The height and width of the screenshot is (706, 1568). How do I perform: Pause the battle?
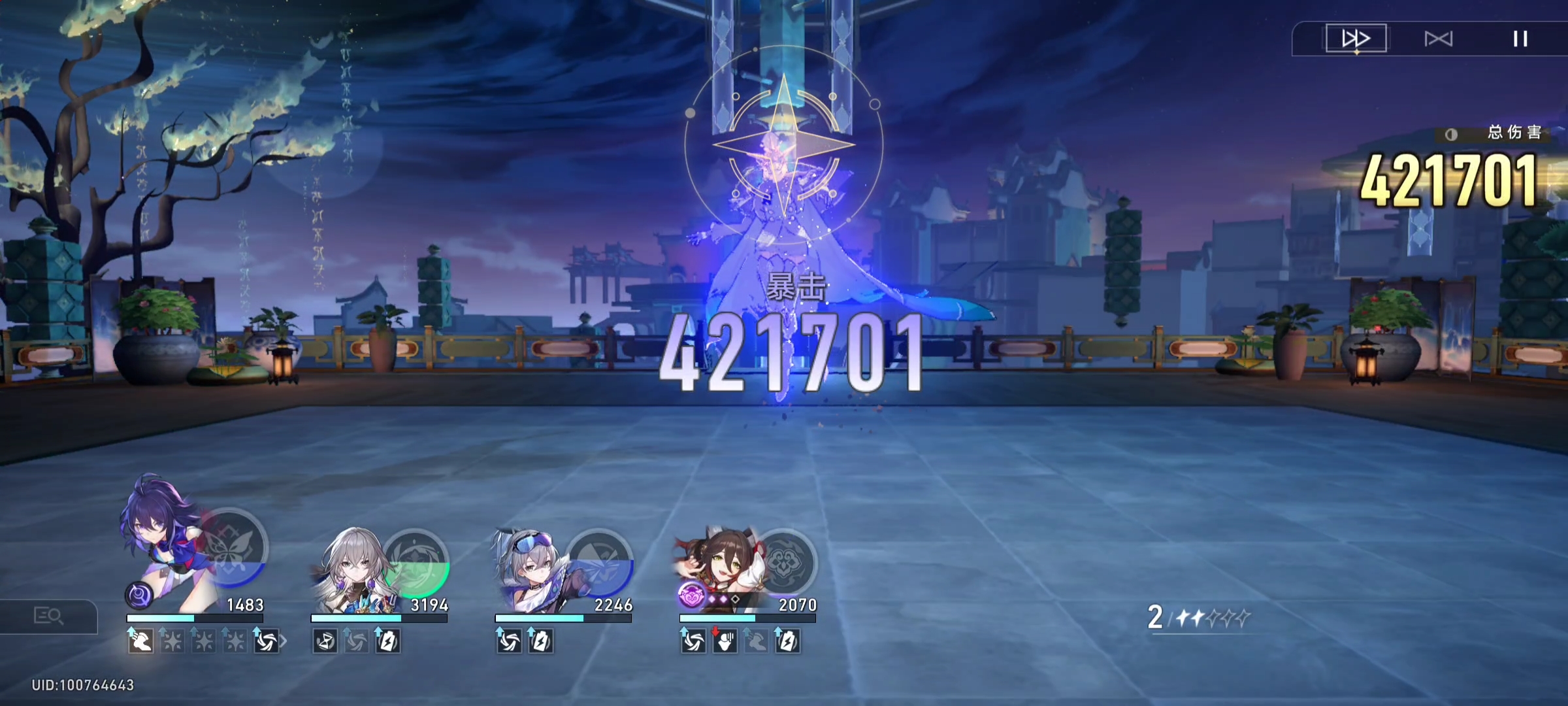(x=1520, y=39)
